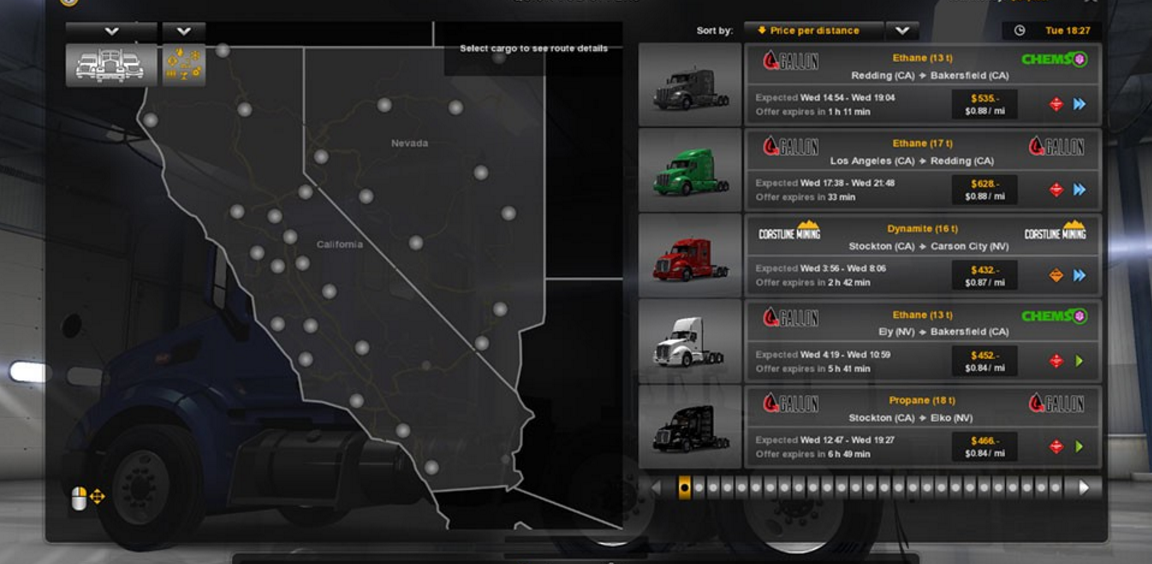Click the green truck thumbnail
This screenshot has height=564, width=1152.
[x=689, y=170]
